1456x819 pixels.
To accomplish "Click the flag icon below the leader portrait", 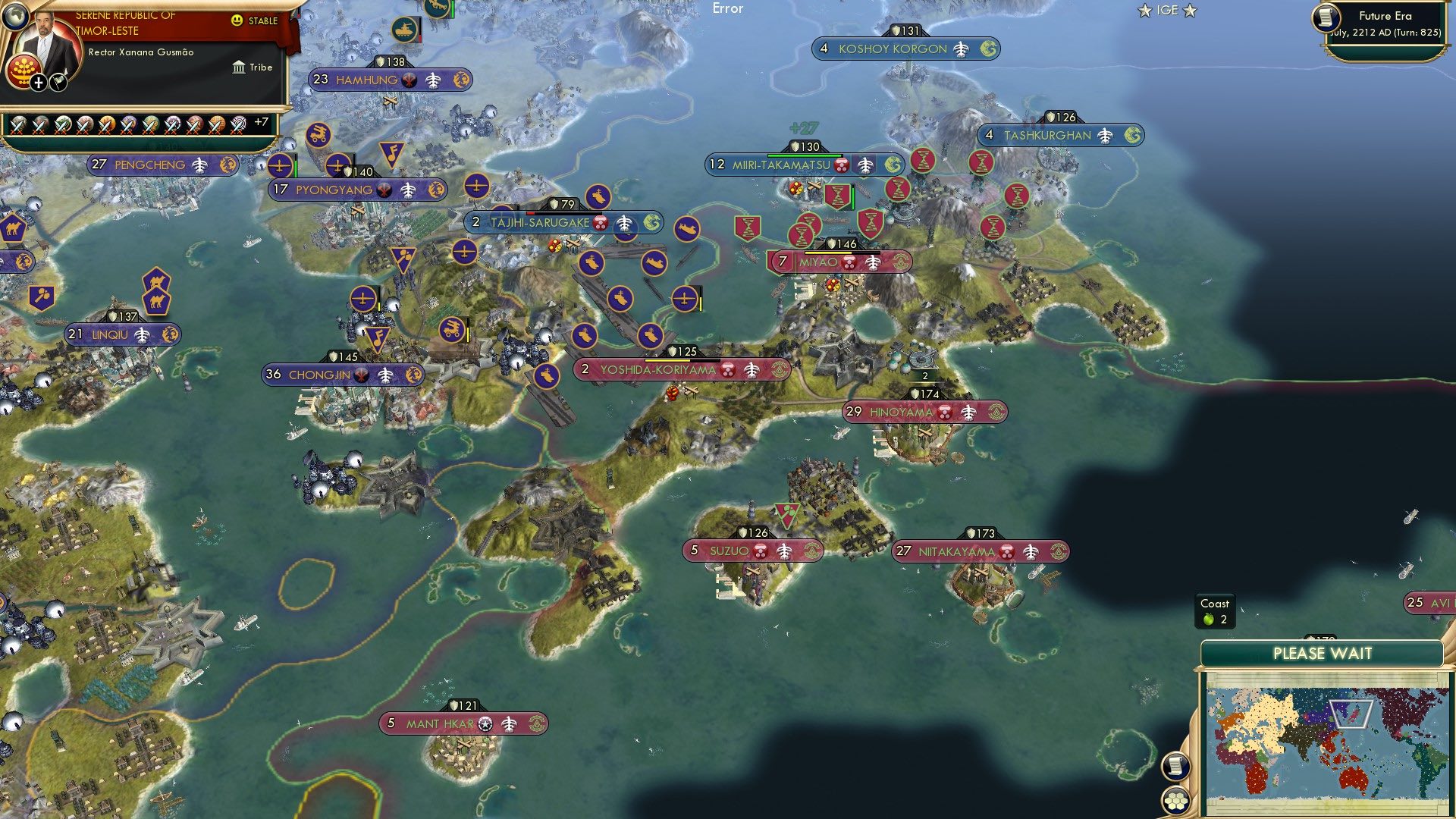I will pyautogui.click(x=58, y=83).
